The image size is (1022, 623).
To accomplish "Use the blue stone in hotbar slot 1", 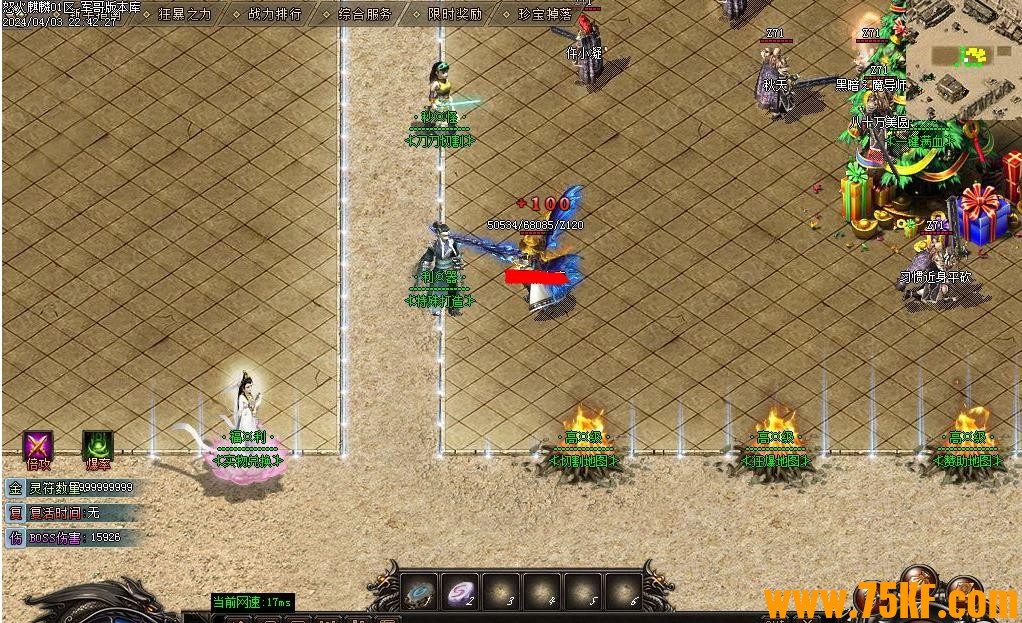I will [x=420, y=592].
